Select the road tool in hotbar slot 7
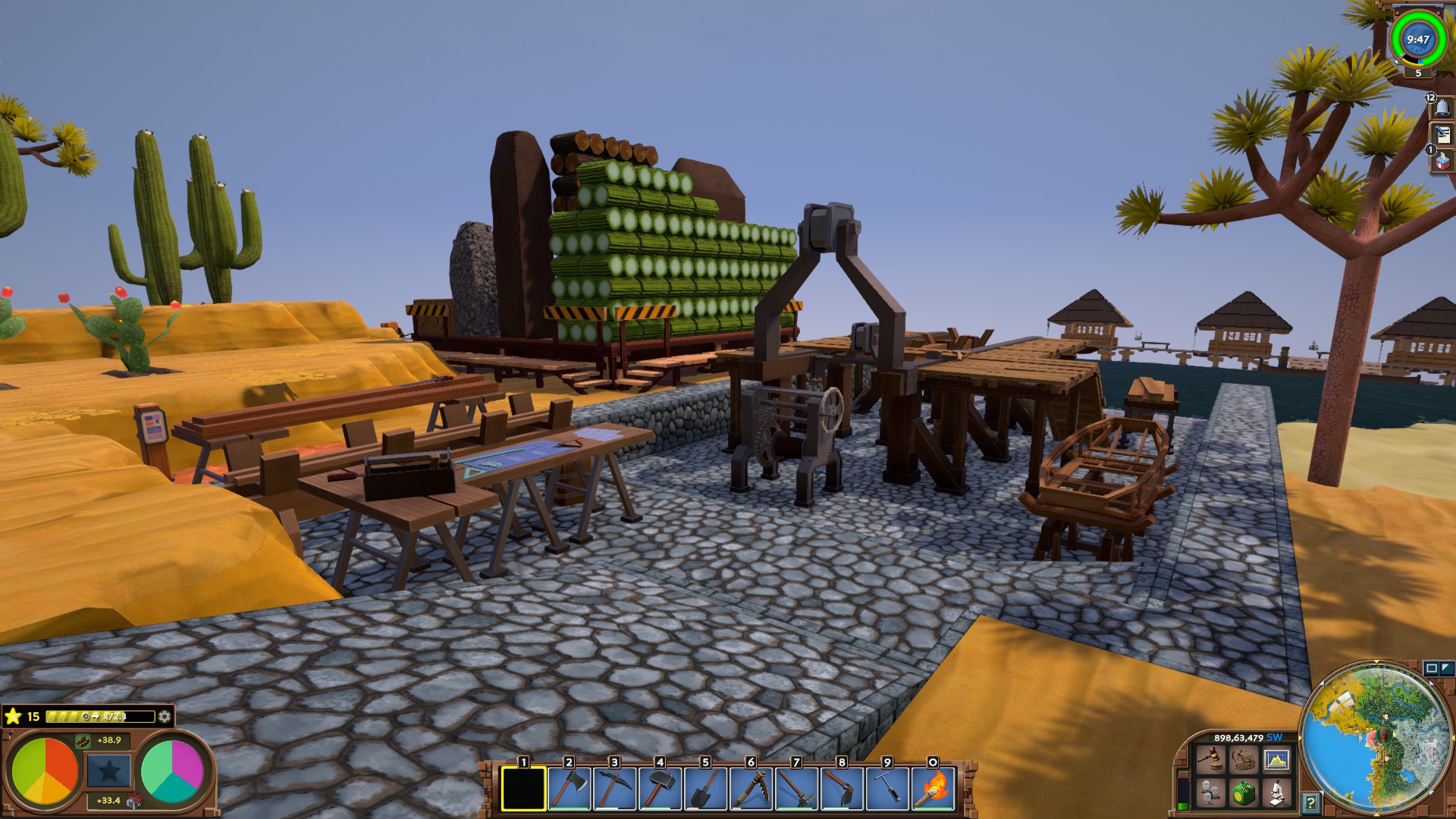Image resolution: width=1456 pixels, height=819 pixels. (x=796, y=789)
